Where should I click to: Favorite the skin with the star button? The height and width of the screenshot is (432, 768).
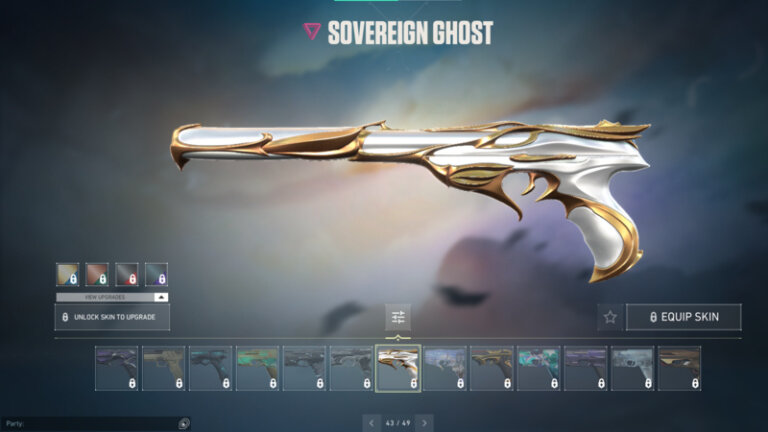pyautogui.click(x=610, y=318)
